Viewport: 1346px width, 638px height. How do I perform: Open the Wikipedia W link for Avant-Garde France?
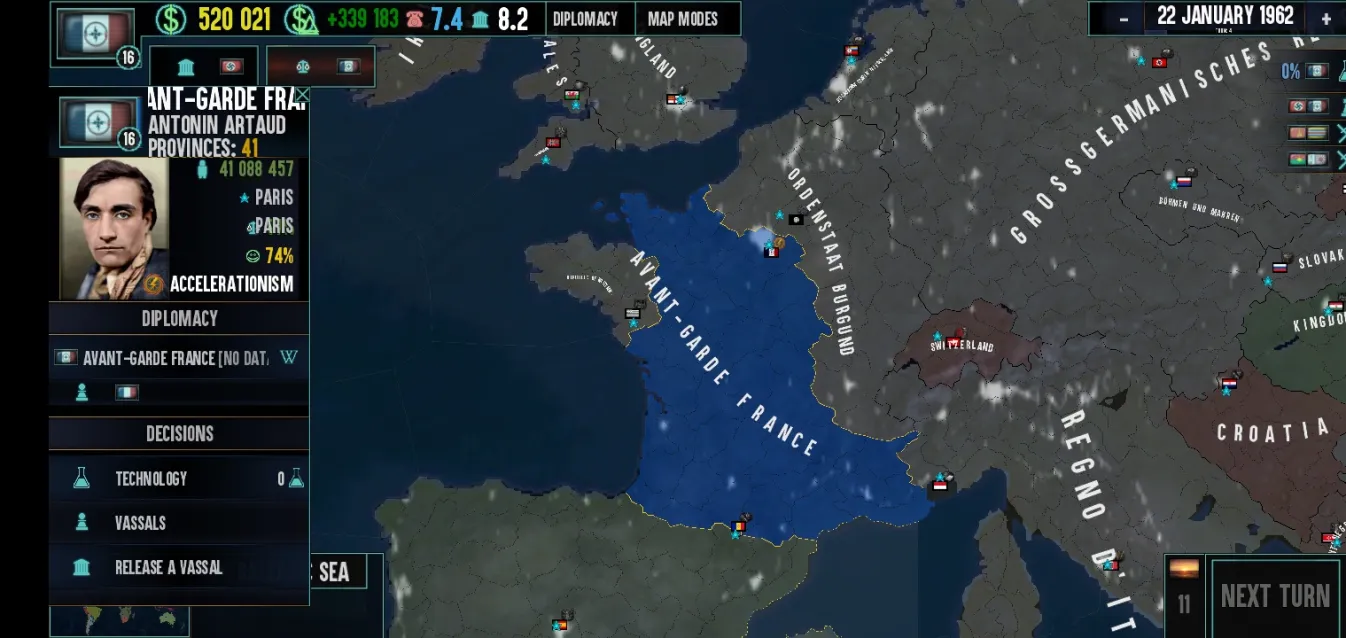[289, 358]
